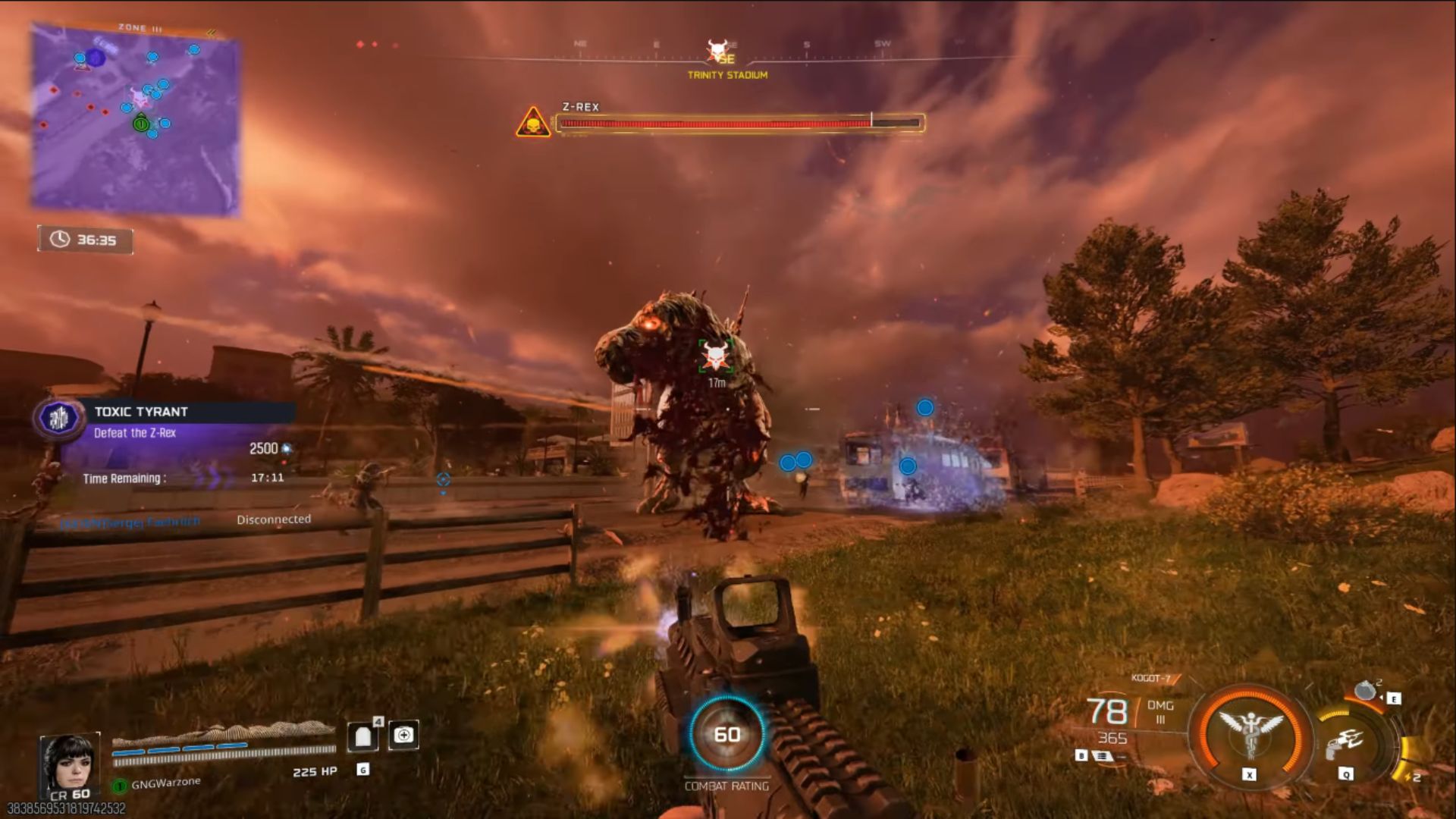The height and width of the screenshot is (819, 1456).
Task: Click the Z-Rex boss skull warning icon
Action: pyautogui.click(x=533, y=123)
